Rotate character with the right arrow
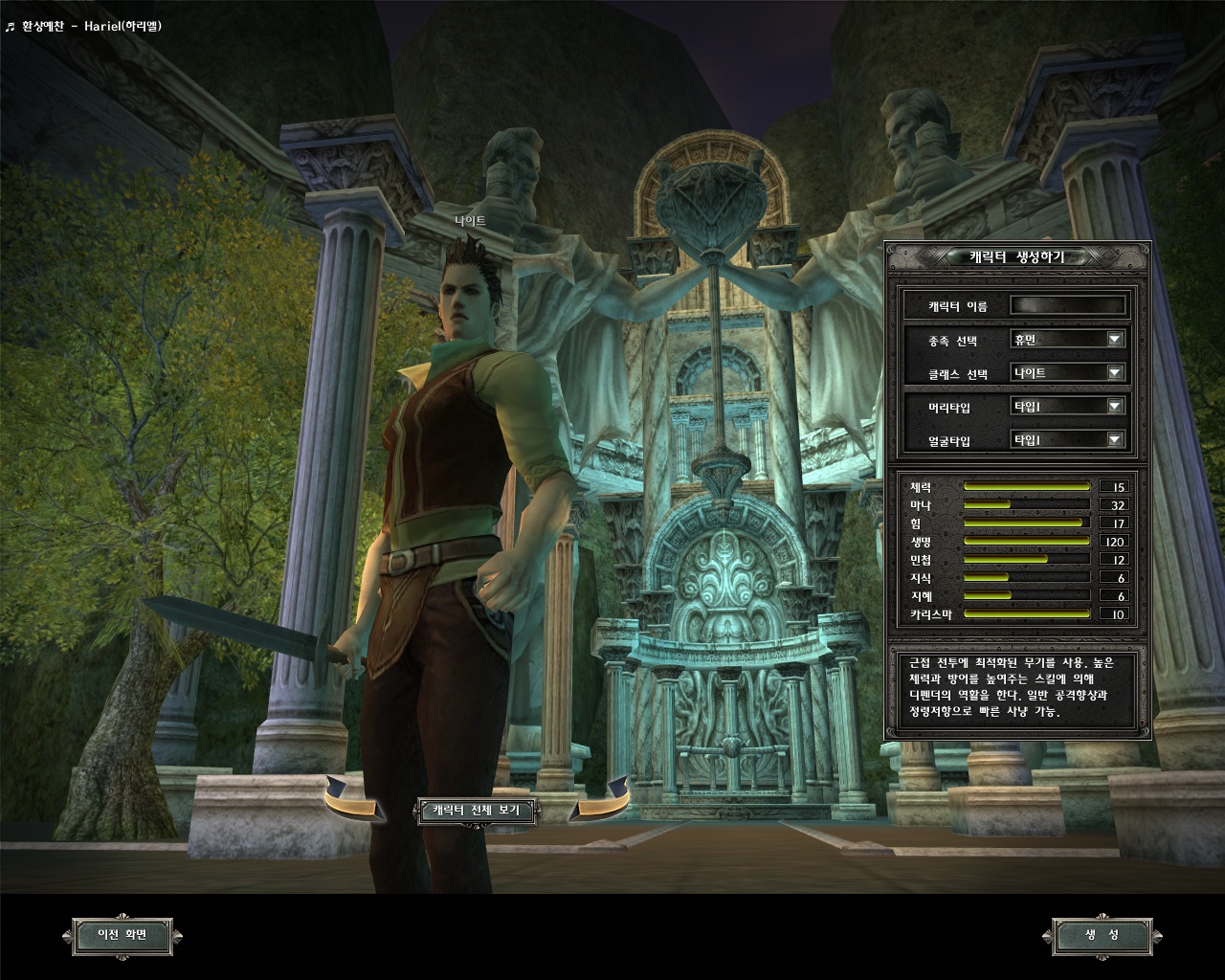 pos(601,800)
